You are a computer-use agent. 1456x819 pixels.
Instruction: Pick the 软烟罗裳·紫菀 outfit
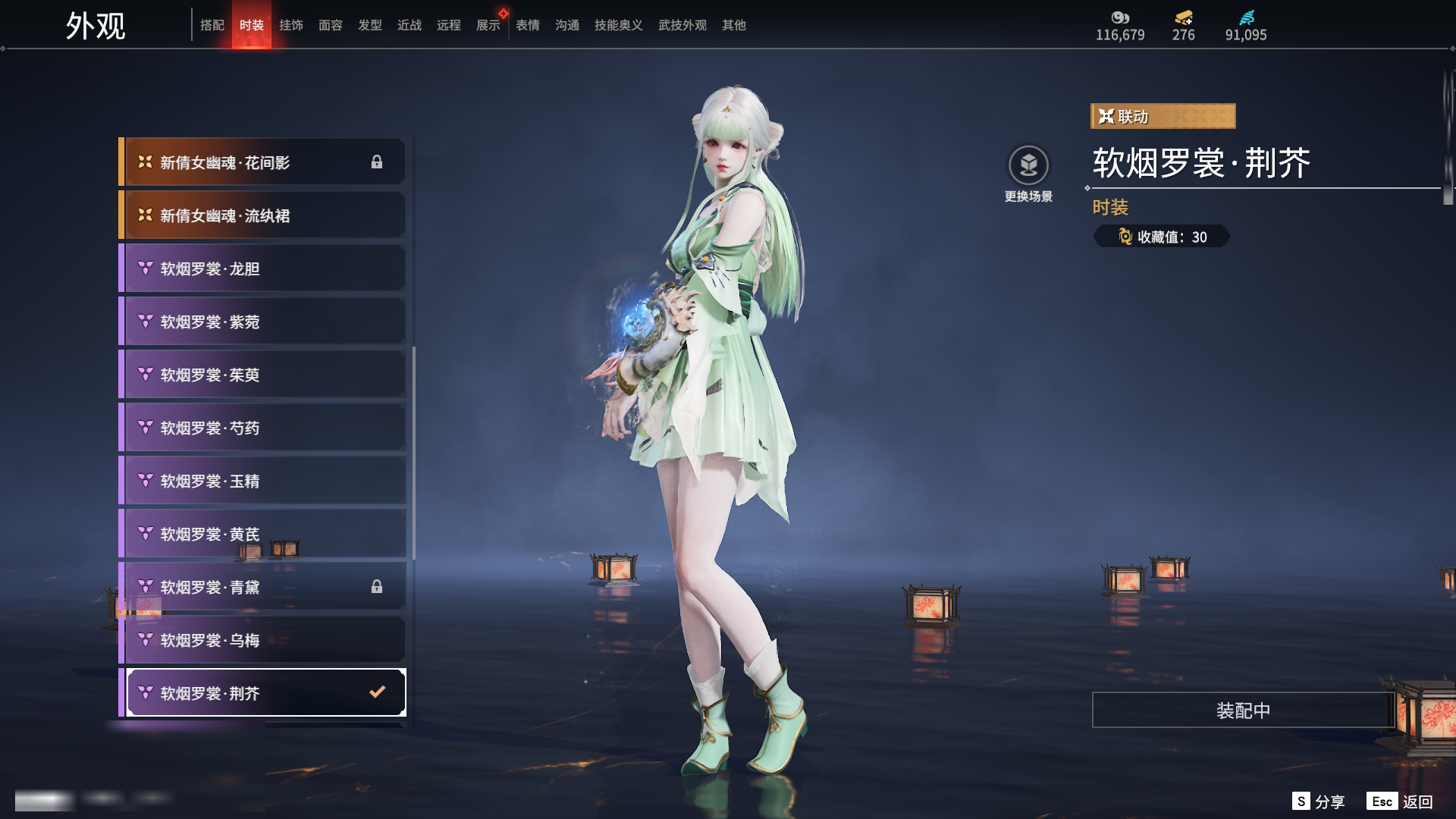[x=262, y=322]
